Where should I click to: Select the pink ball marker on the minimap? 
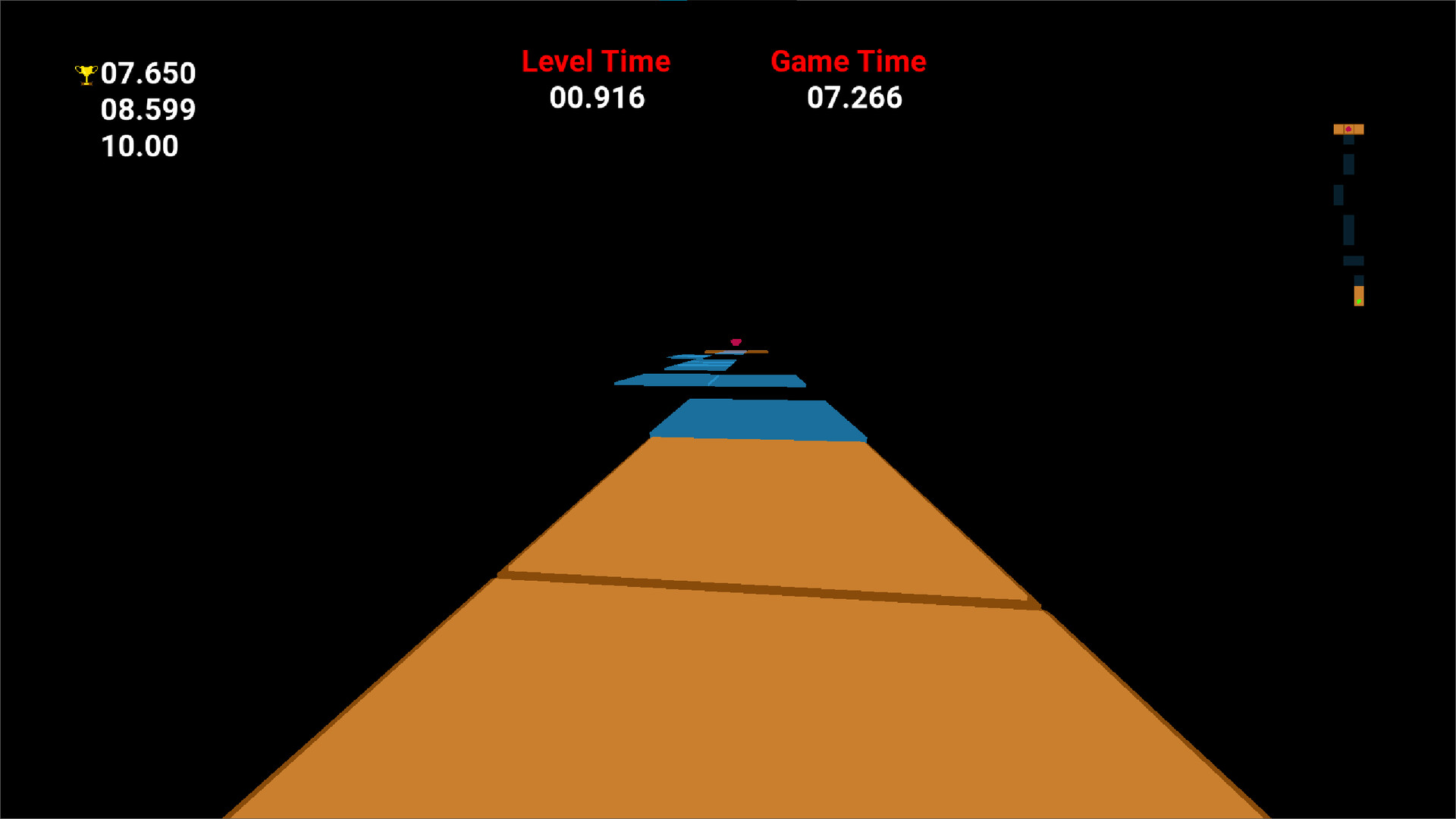(1349, 129)
